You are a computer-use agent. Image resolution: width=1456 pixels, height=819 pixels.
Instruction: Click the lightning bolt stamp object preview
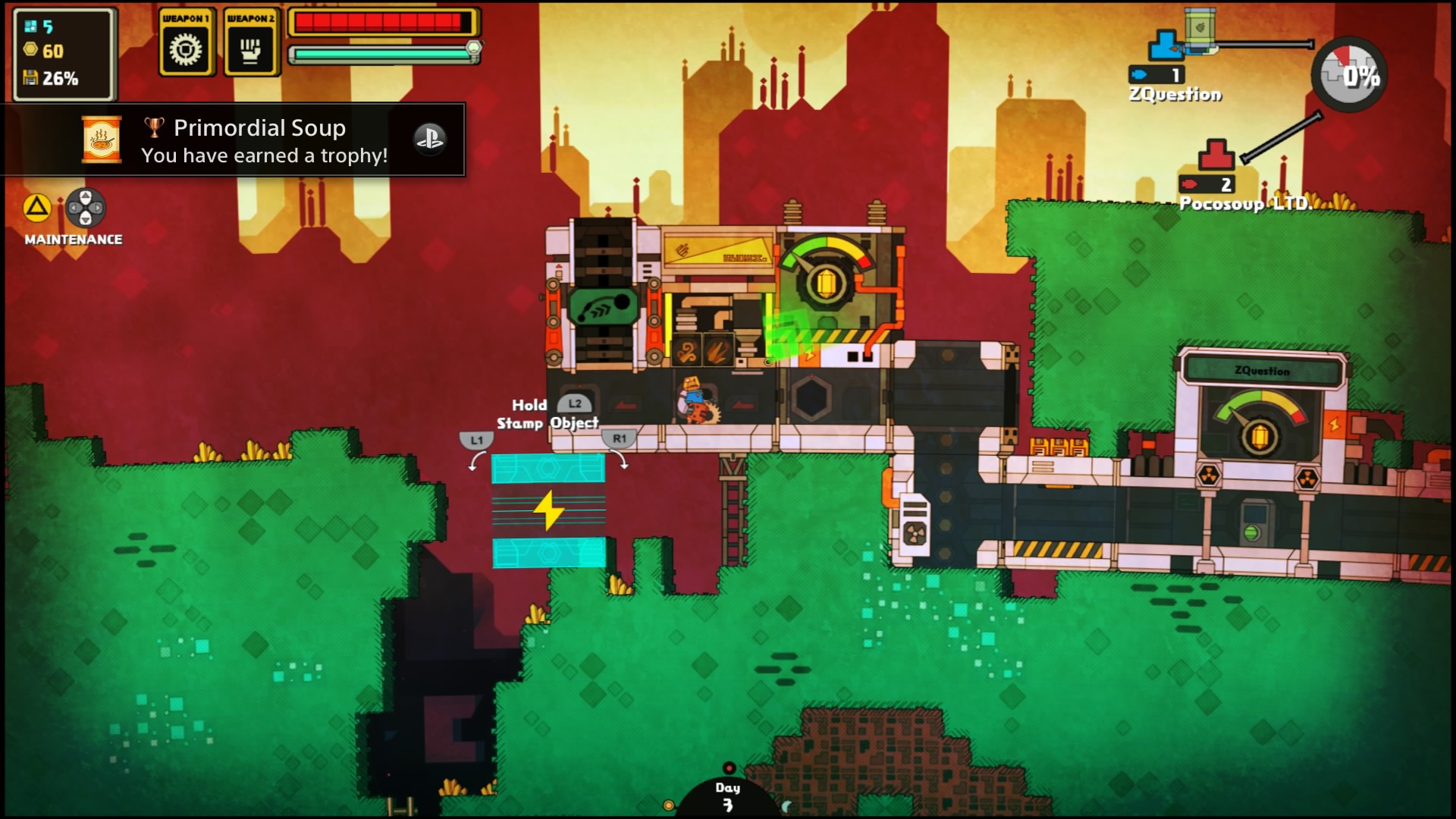[548, 510]
